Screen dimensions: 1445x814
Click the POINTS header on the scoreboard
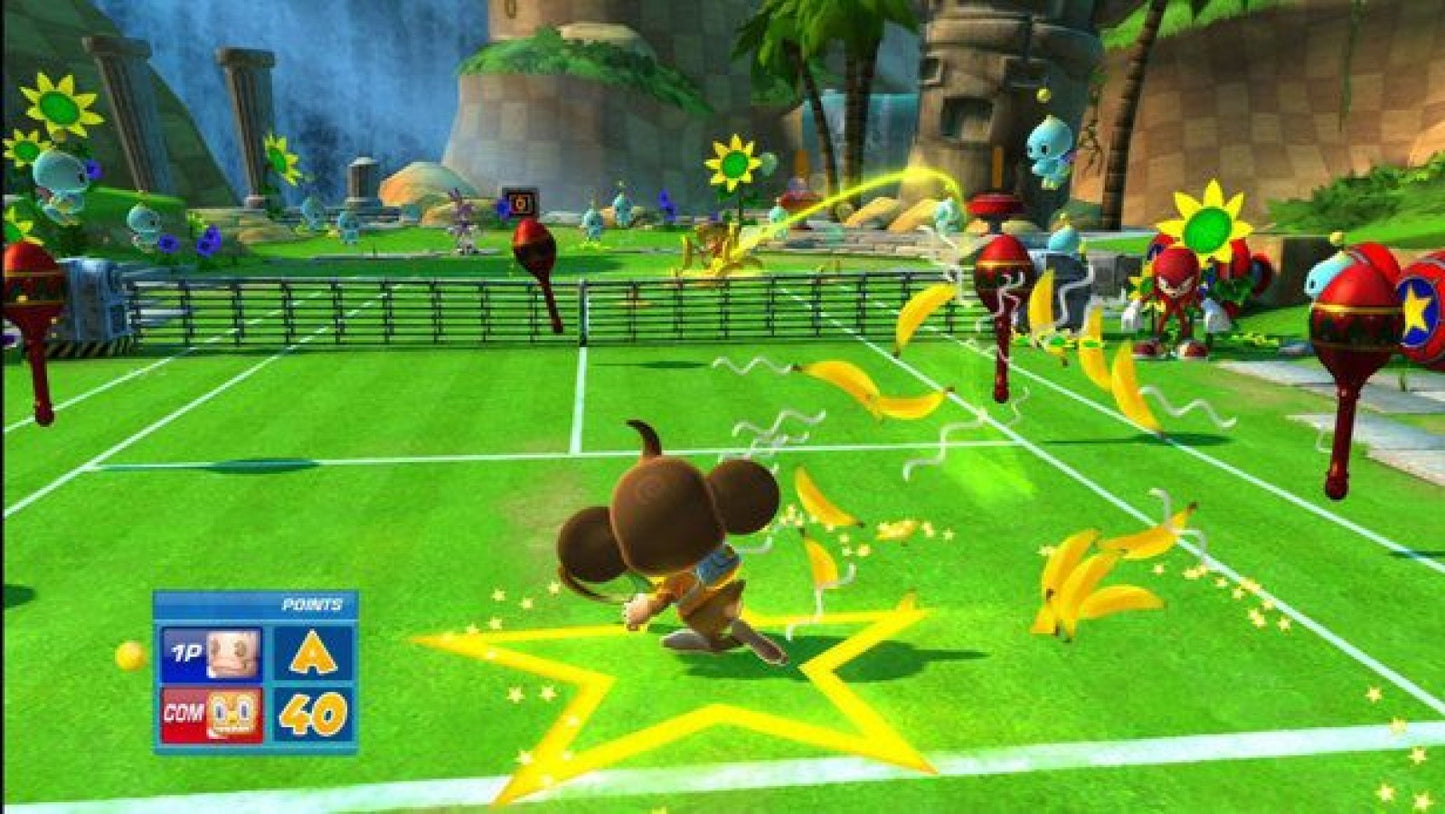click(x=313, y=603)
